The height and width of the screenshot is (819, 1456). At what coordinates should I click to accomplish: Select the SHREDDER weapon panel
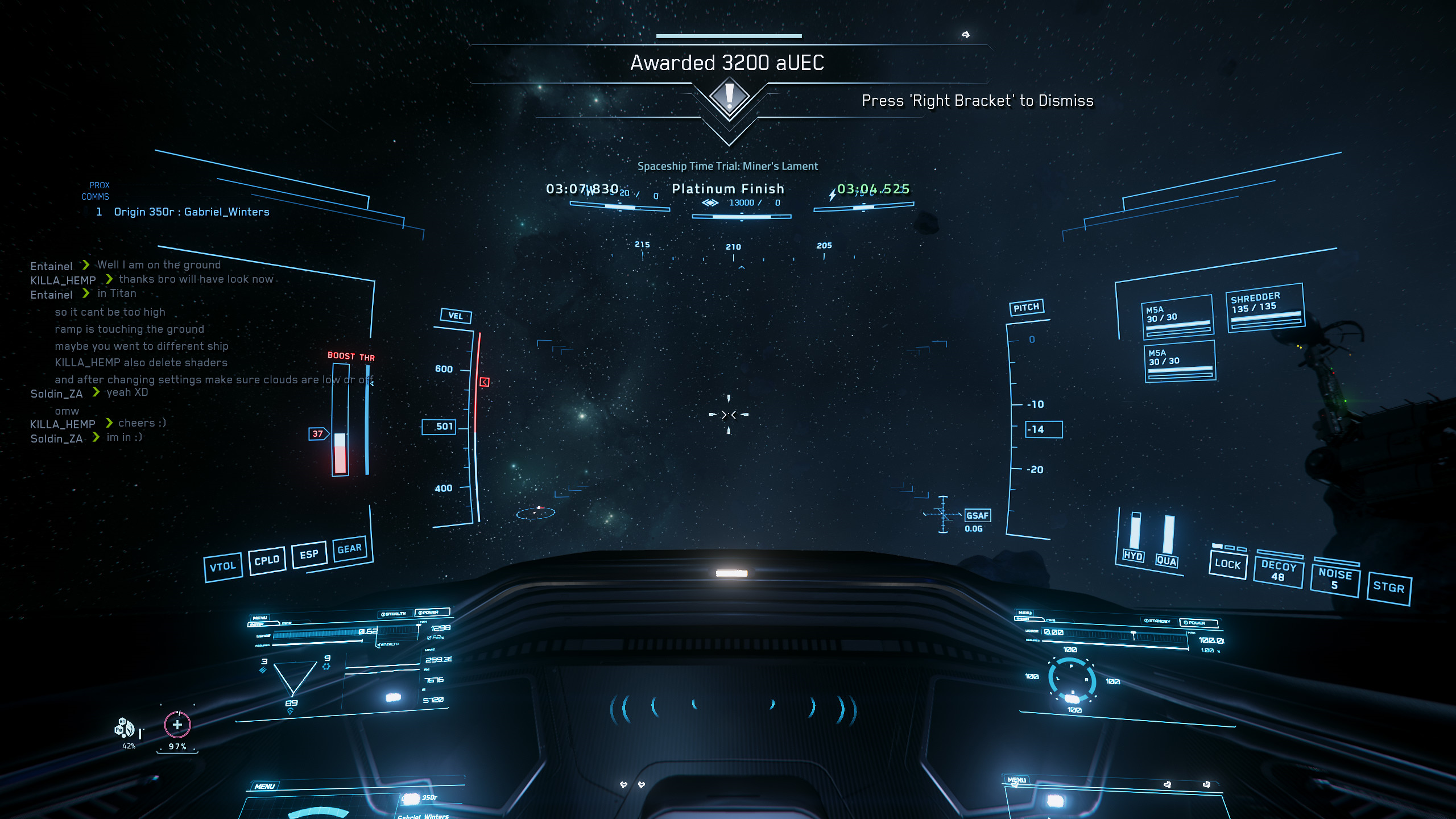tap(1265, 307)
